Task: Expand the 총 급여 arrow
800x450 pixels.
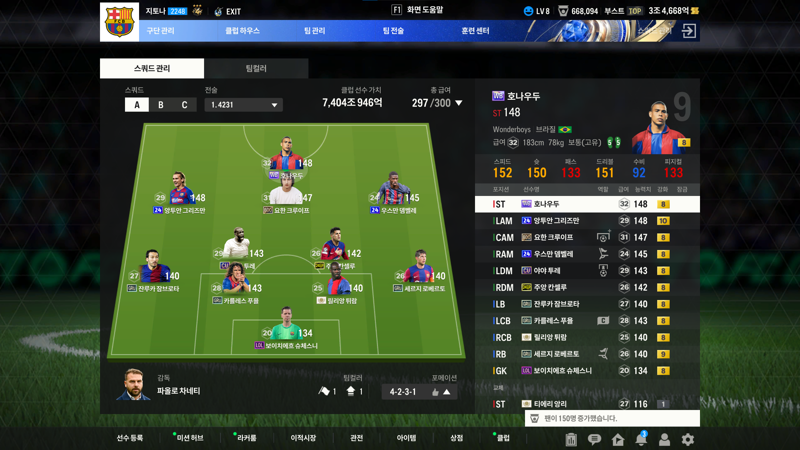Action: pos(459,103)
